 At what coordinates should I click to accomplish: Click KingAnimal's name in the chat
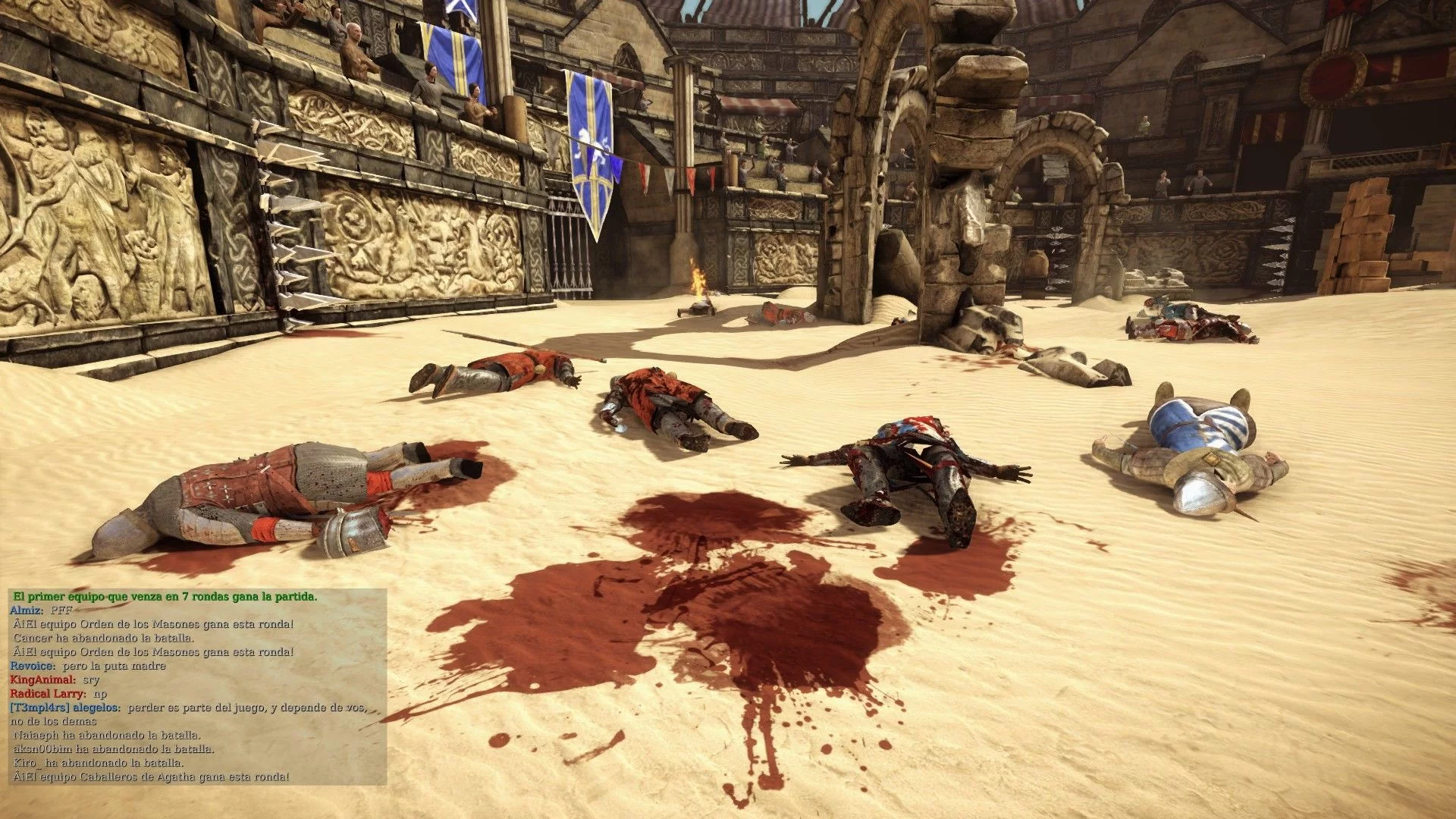pos(42,680)
